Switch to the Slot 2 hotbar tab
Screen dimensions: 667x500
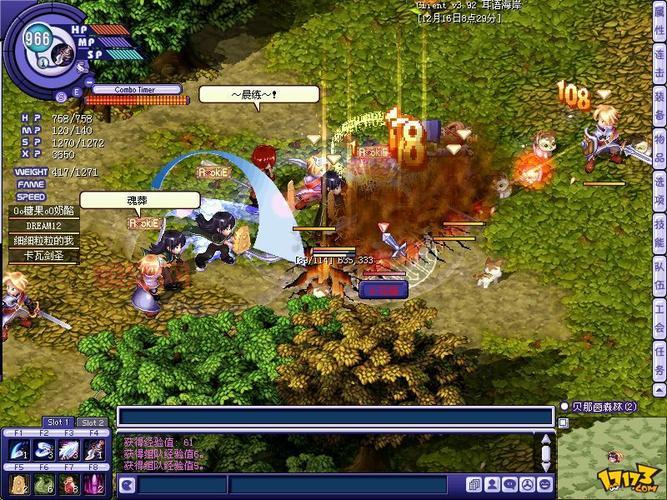(92, 422)
